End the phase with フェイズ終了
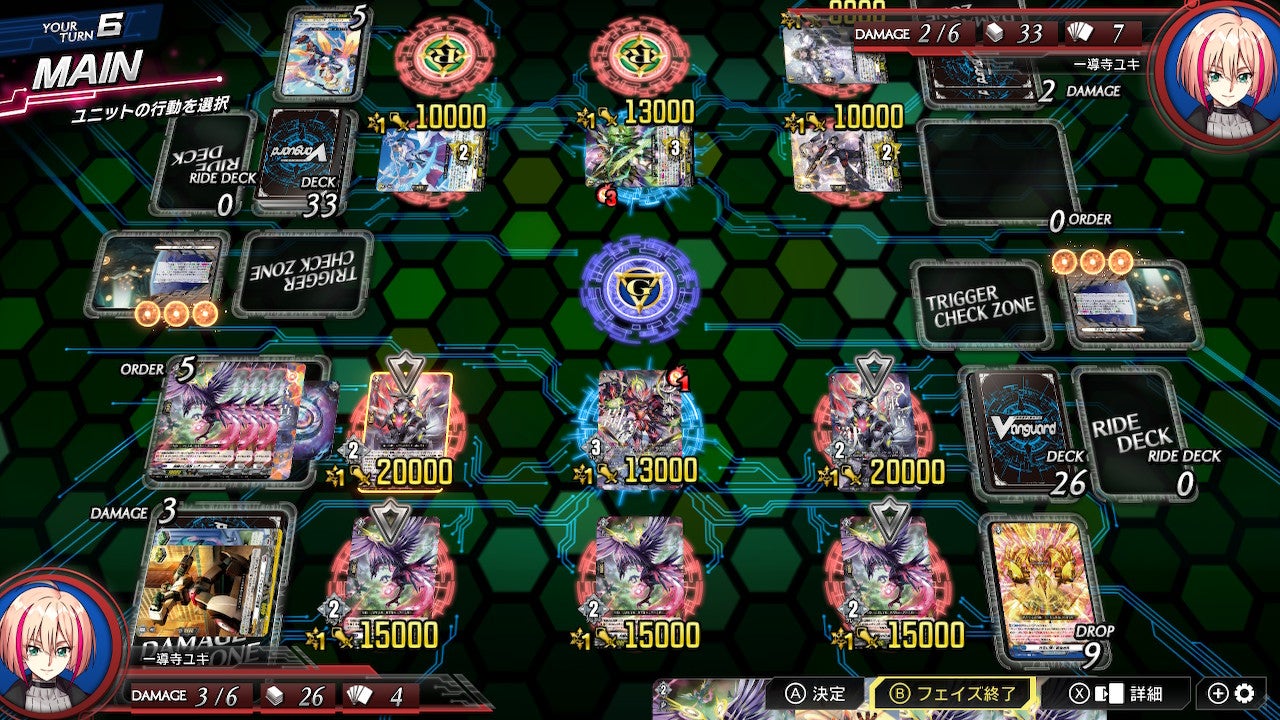The image size is (1280, 720). 954,693
